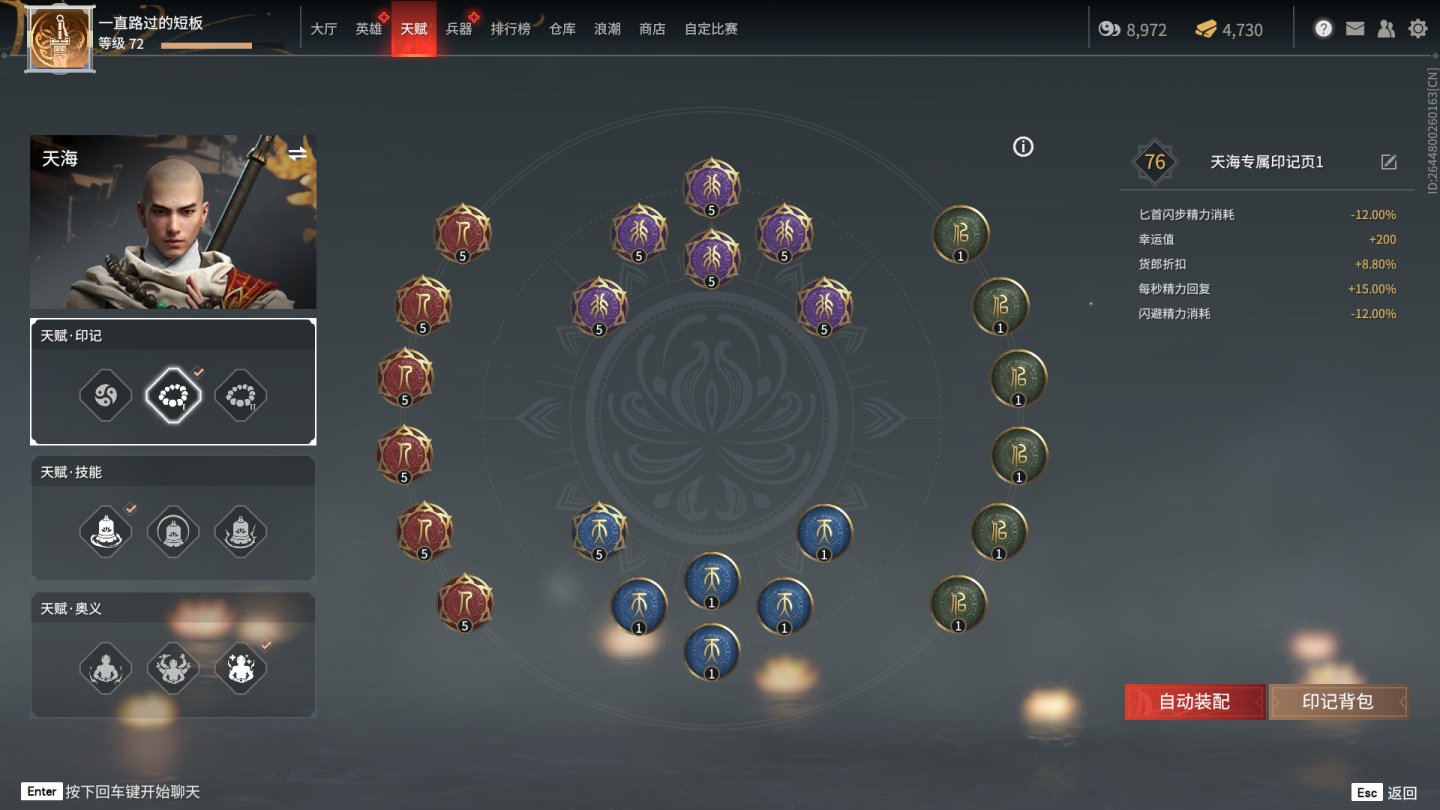Image resolution: width=1440 pixels, height=810 pixels.
Task: Open the 自定比赛 custom match tab
Action: (x=711, y=29)
